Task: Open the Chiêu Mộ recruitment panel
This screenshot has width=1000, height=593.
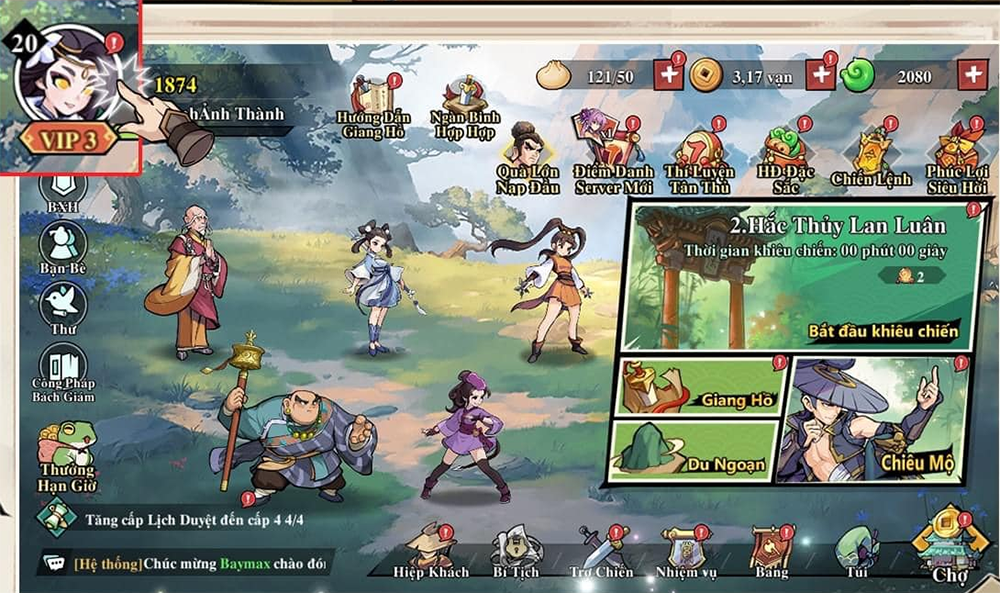Action: click(x=880, y=418)
